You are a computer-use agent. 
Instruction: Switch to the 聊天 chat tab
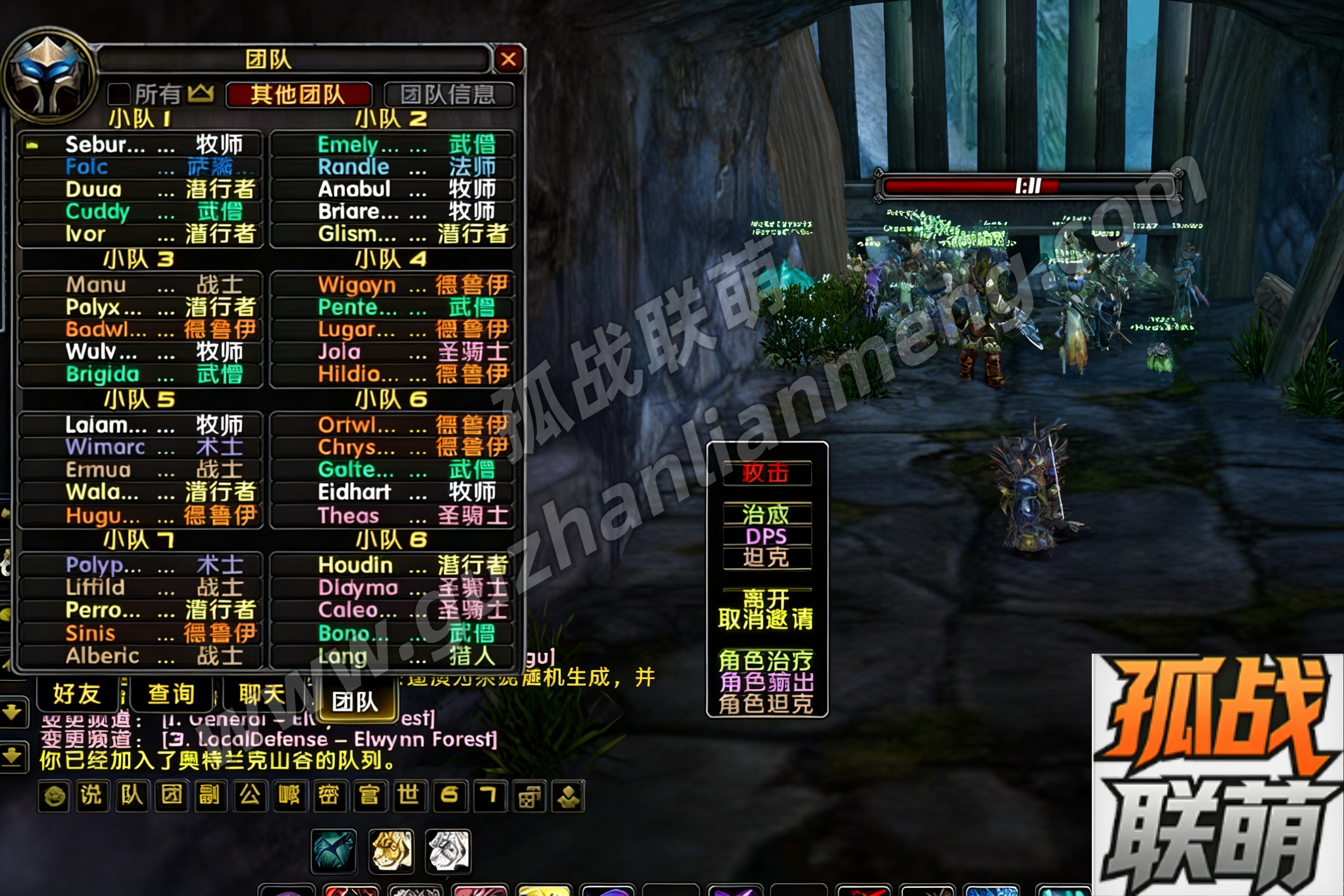pos(262,695)
